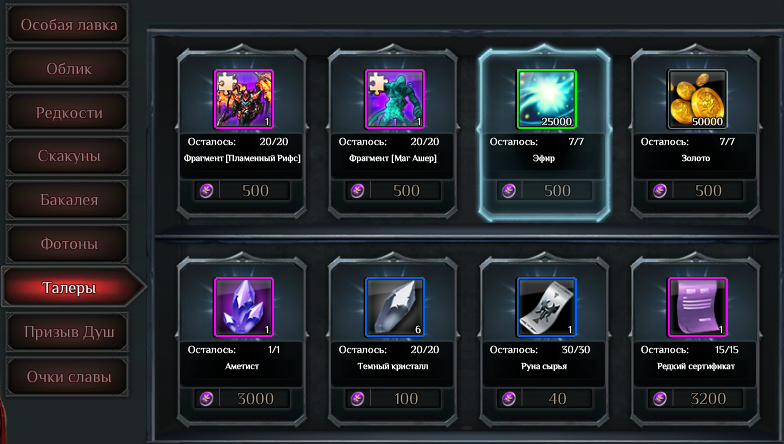
Task: Purchase Золото for 500 talers
Action: pos(697,190)
